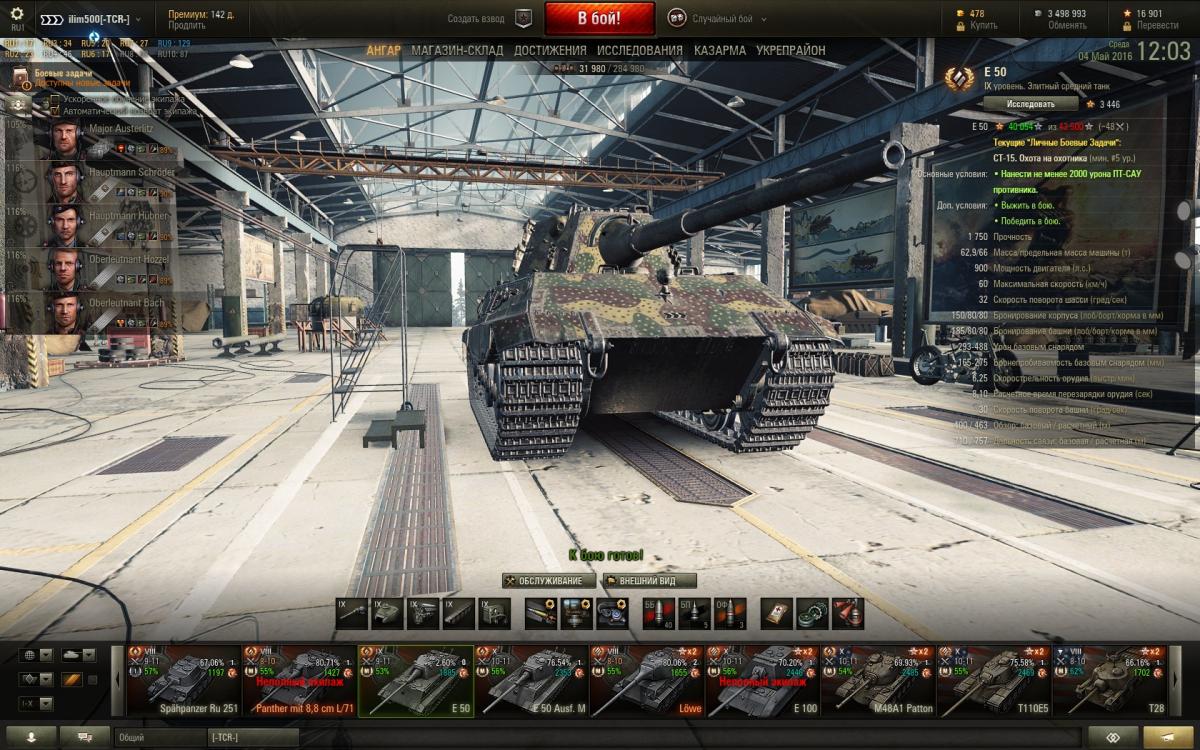Image resolution: width=1200 pixels, height=750 pixels.
Task: Show the Укрепрайон tab
Action: (791, 50)
